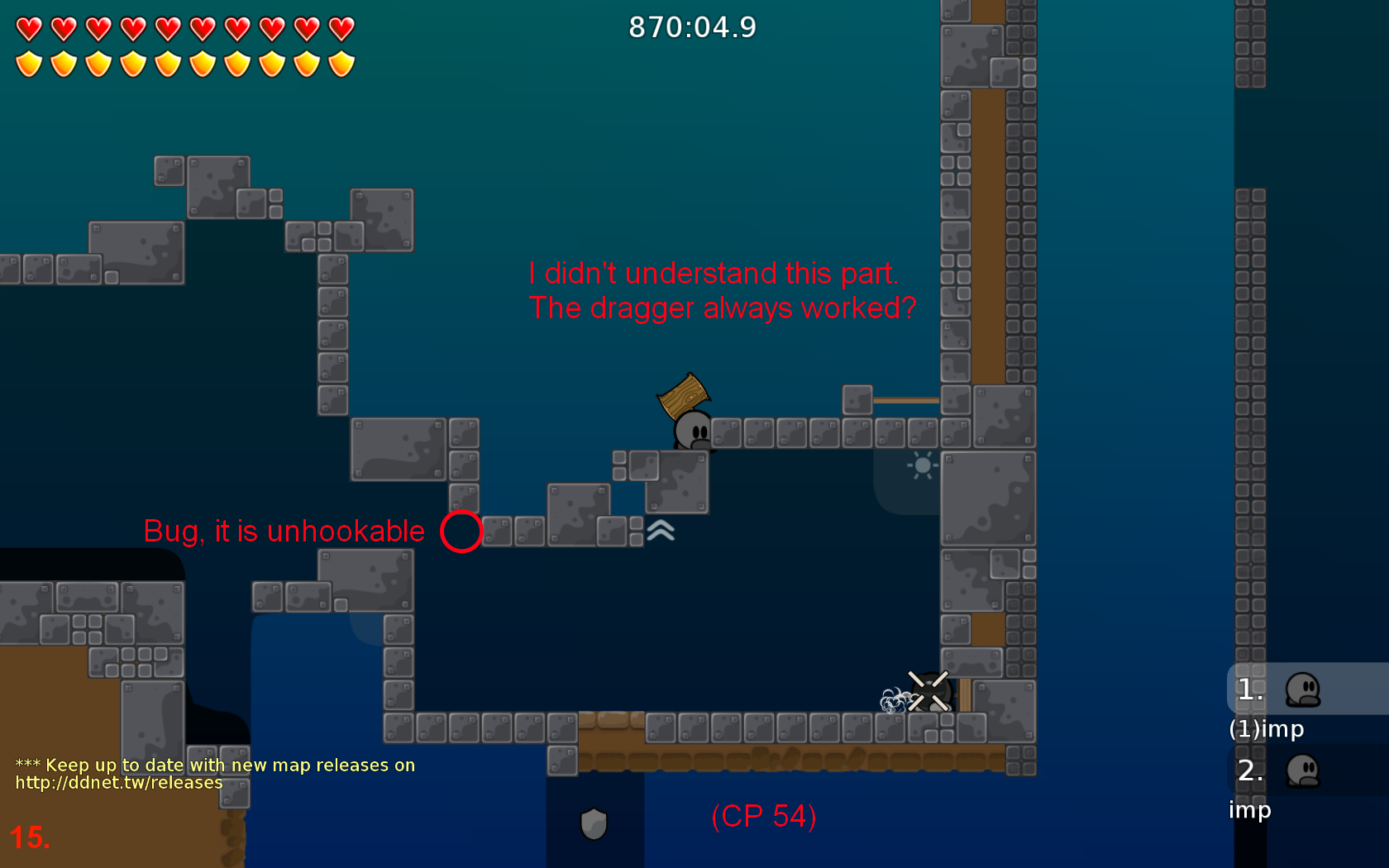Open the ddnet.tw/releases link in chat
This screenshot has width=1389, height=868.
coord(119,783)
